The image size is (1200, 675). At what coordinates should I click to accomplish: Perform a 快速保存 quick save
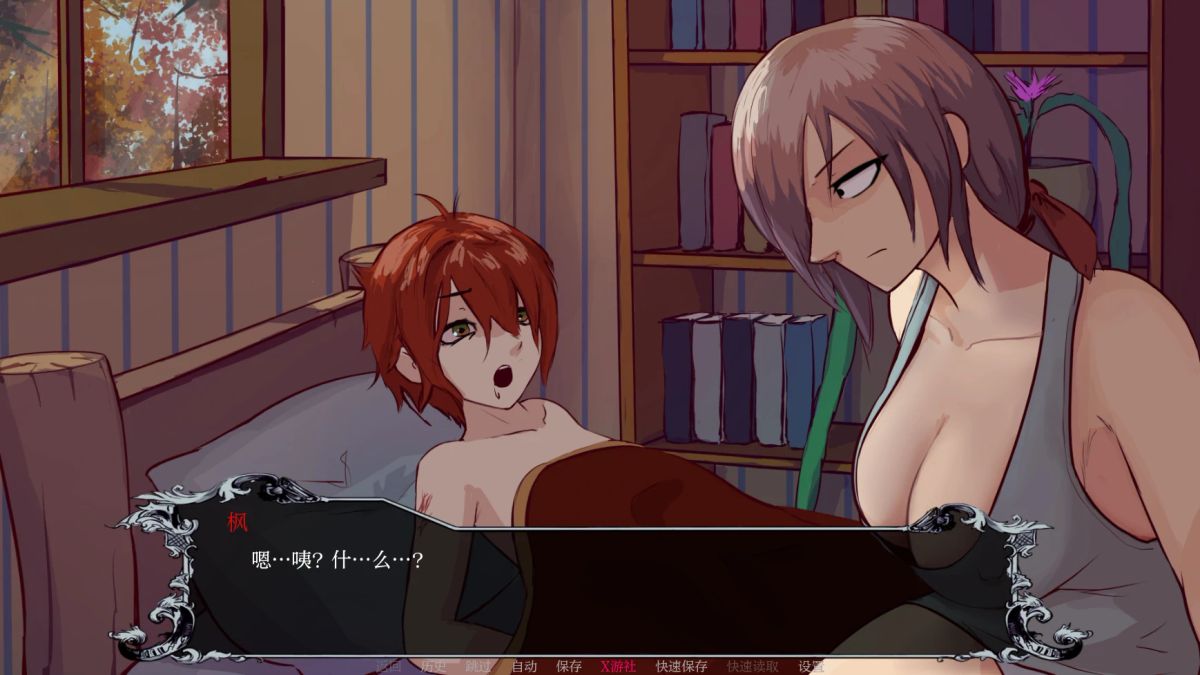tap(681, 666)
